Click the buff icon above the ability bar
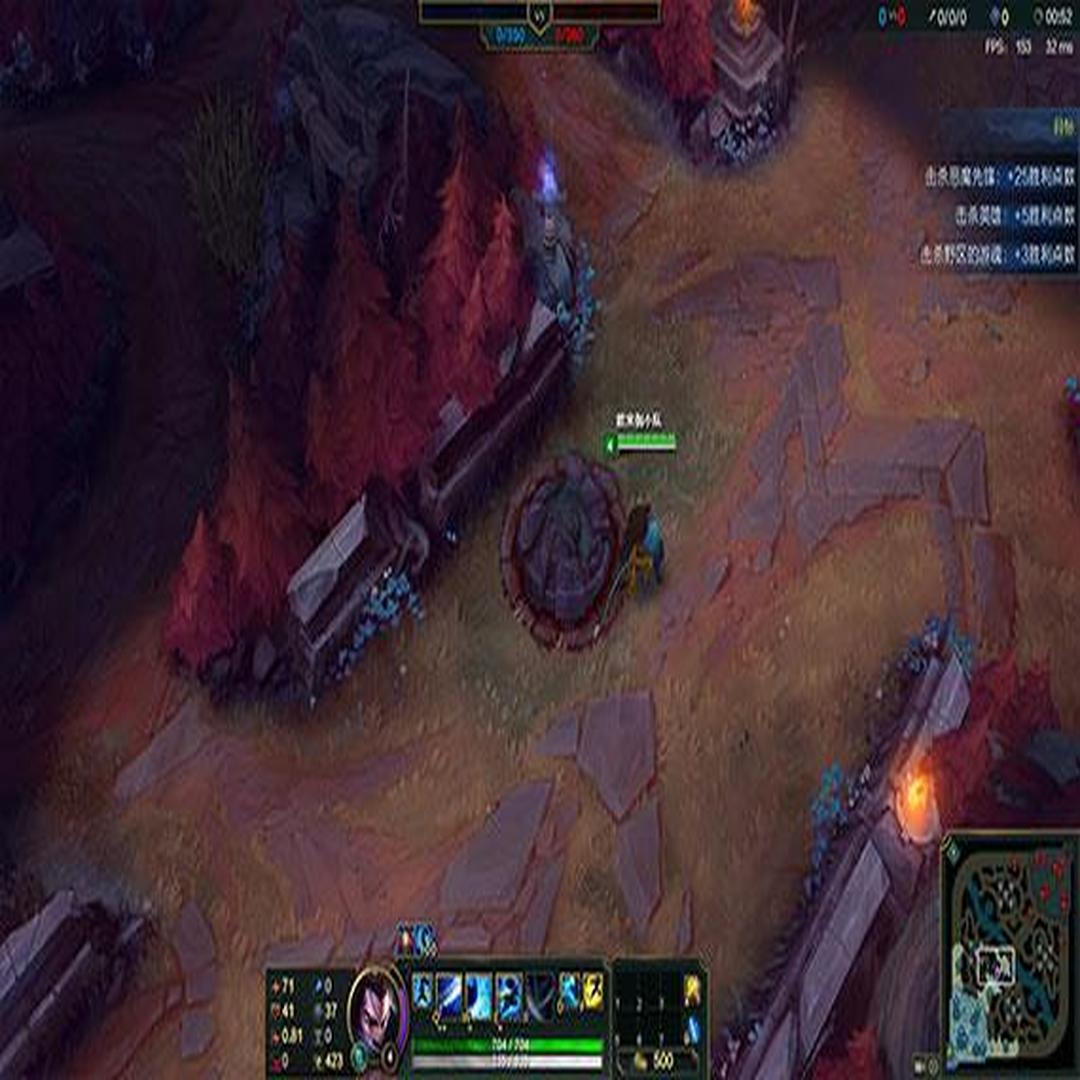This screenshot has height=1080, width=1080. pos(418,939)
